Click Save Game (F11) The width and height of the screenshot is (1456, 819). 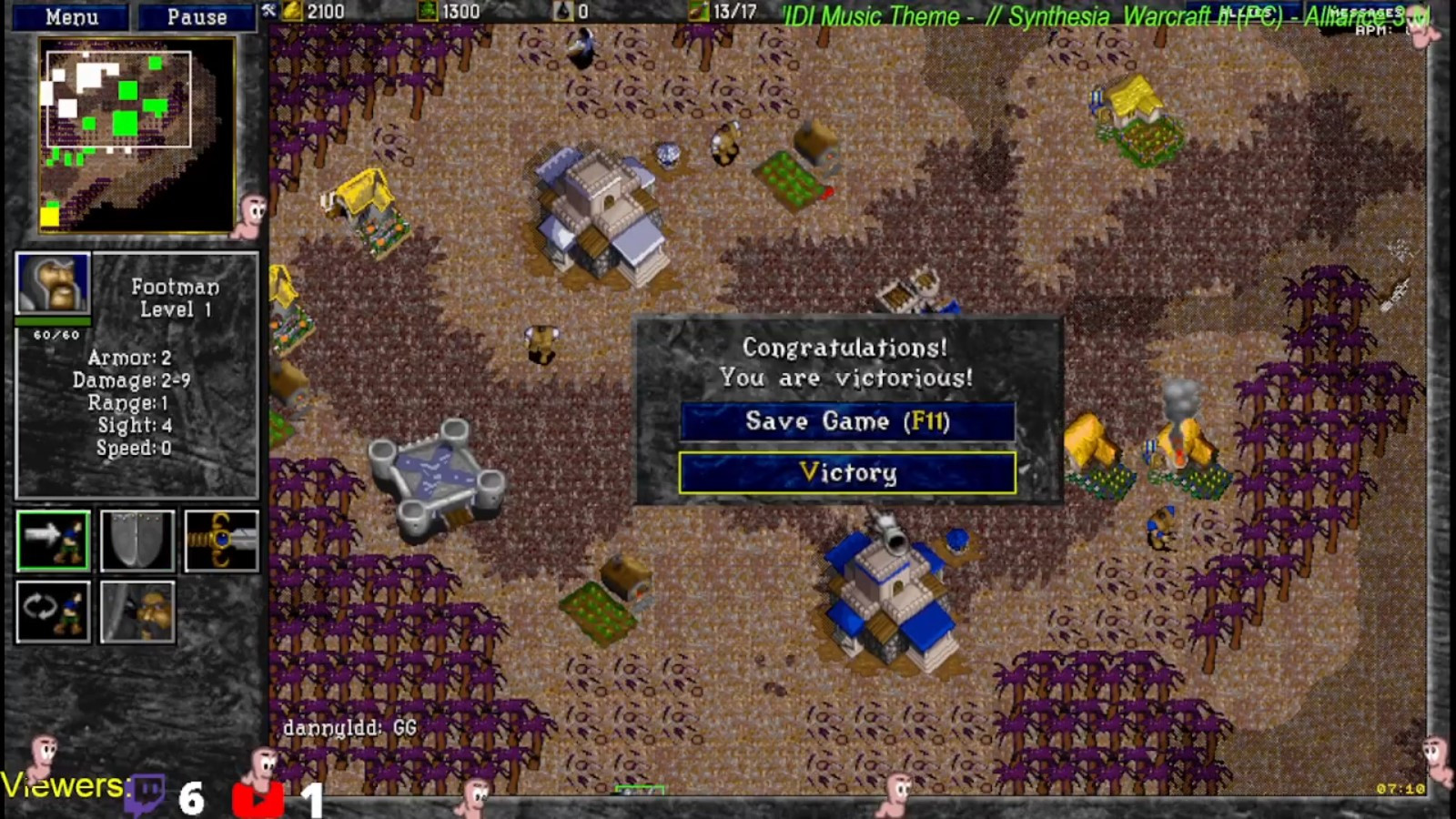click(x=846, y=421)
